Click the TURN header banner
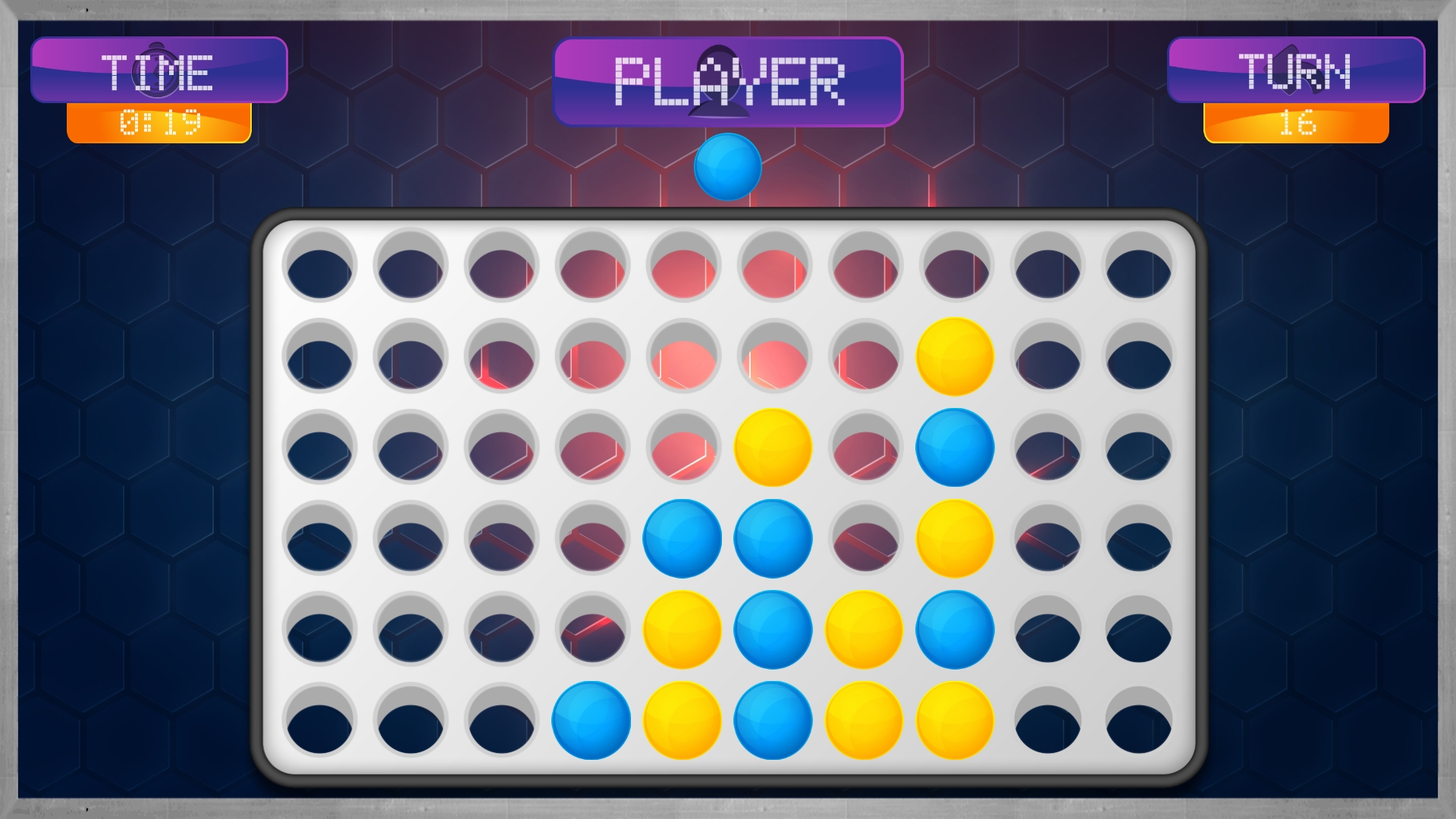 (x=1298, y=68)
